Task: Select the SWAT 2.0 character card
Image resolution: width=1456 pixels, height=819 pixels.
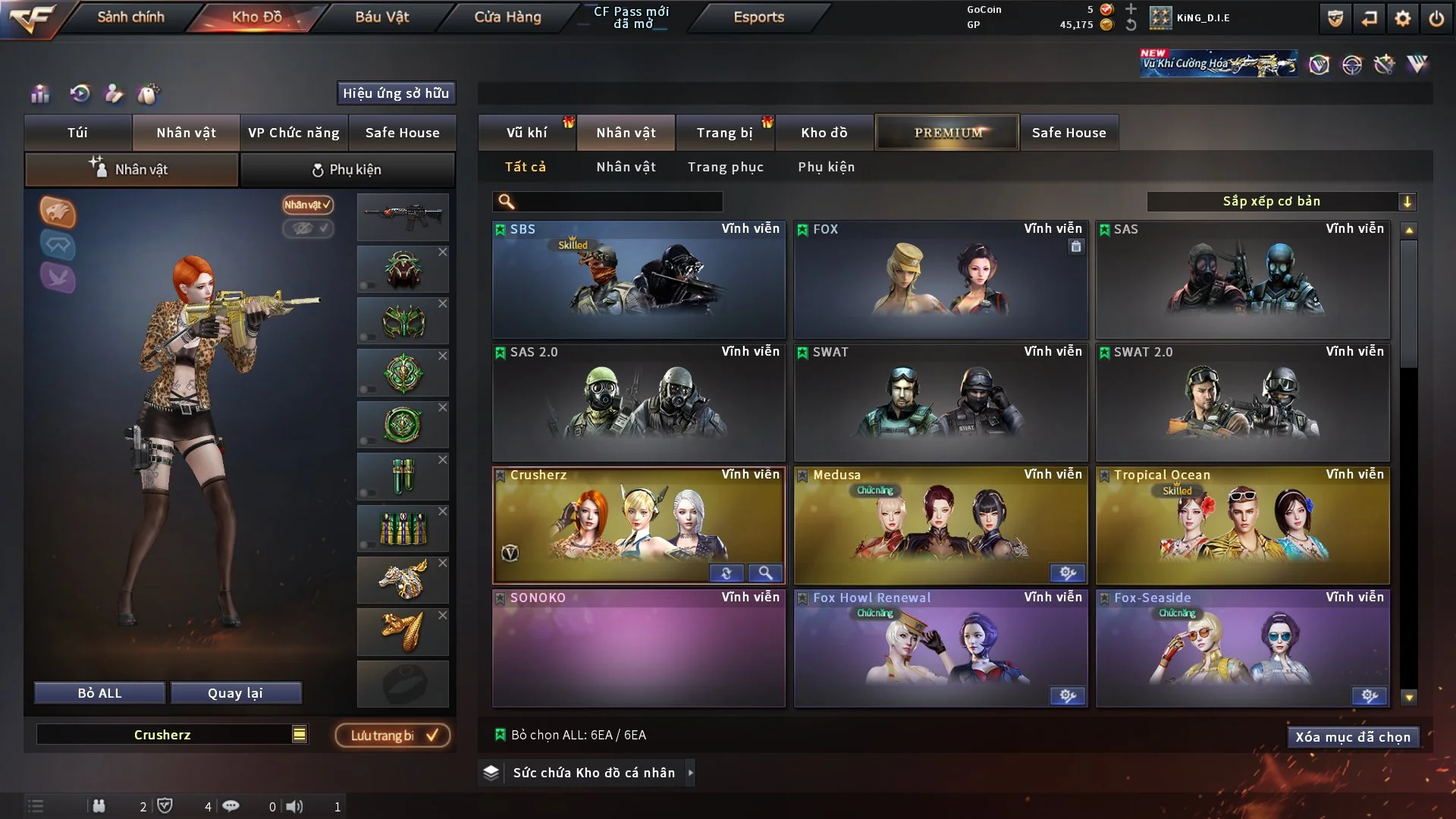Action: coord(1242,403)
